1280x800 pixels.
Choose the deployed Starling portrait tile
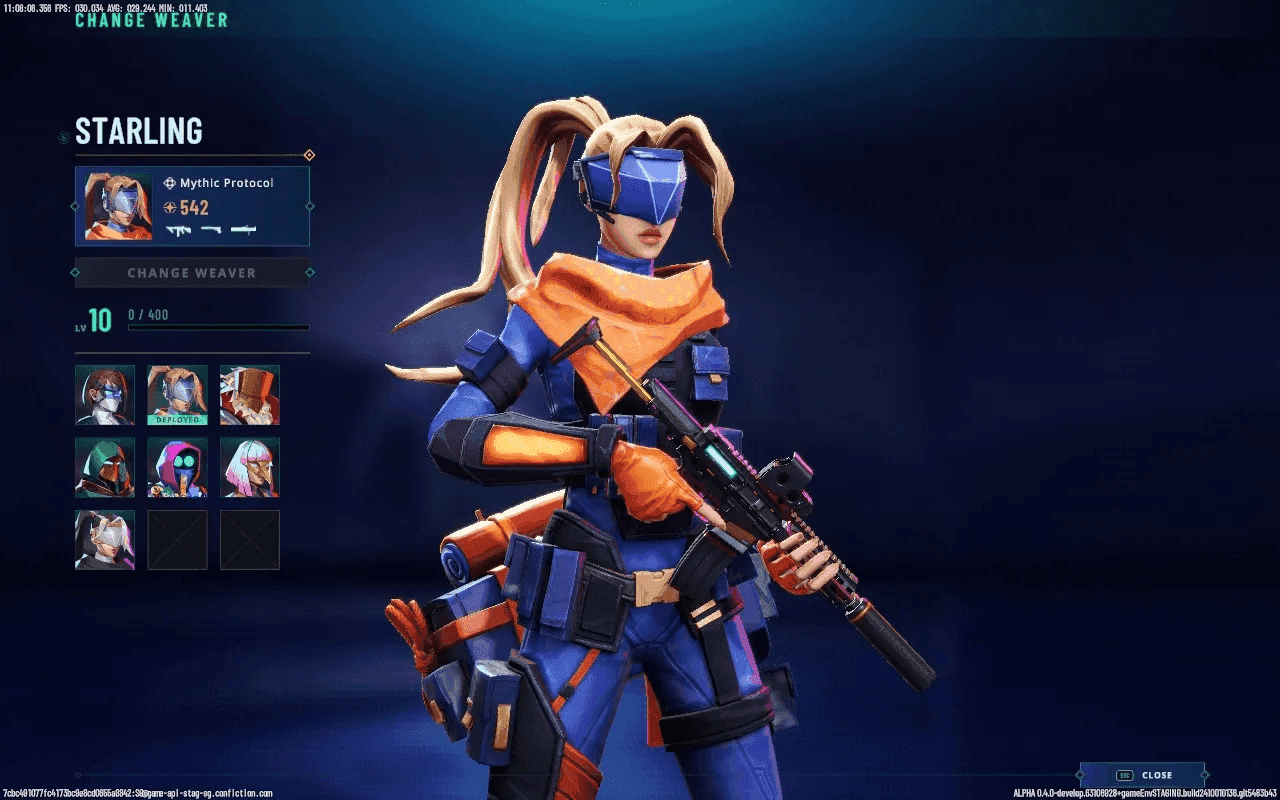click(x=178, y=395)
